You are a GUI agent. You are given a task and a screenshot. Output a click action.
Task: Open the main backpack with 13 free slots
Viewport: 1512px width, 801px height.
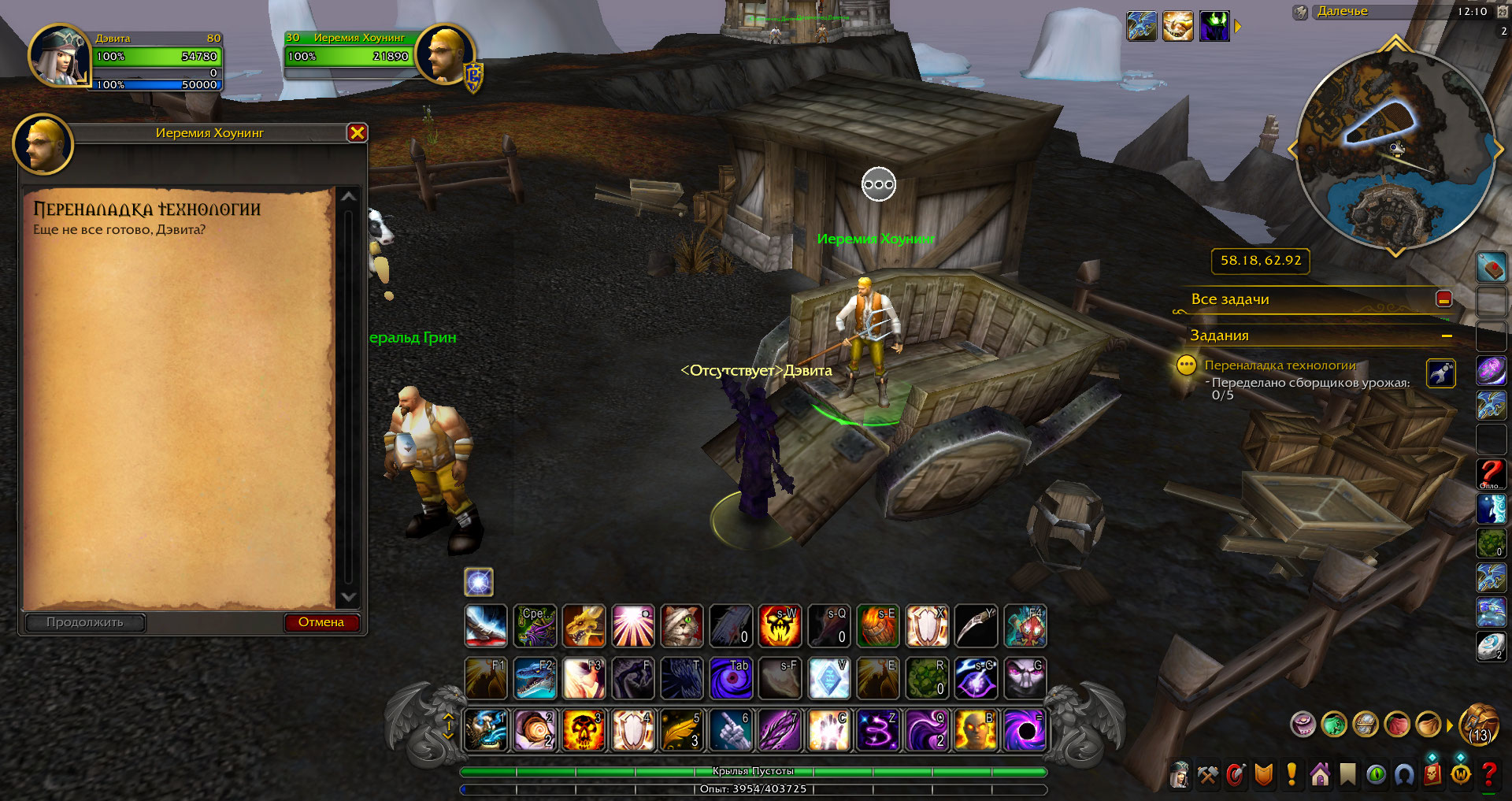tap(1480, 724)
